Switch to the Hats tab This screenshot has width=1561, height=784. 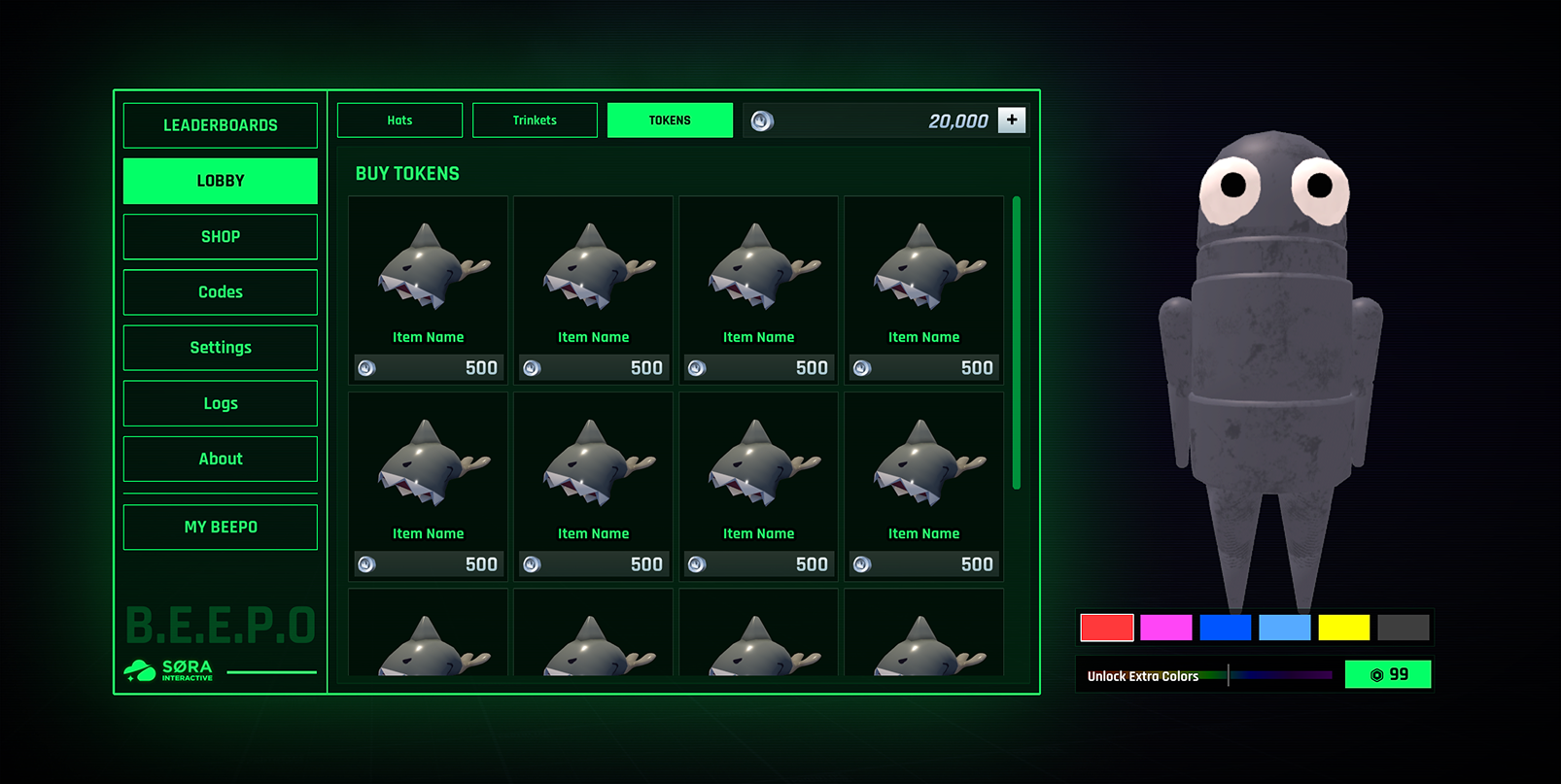point(399,120)
